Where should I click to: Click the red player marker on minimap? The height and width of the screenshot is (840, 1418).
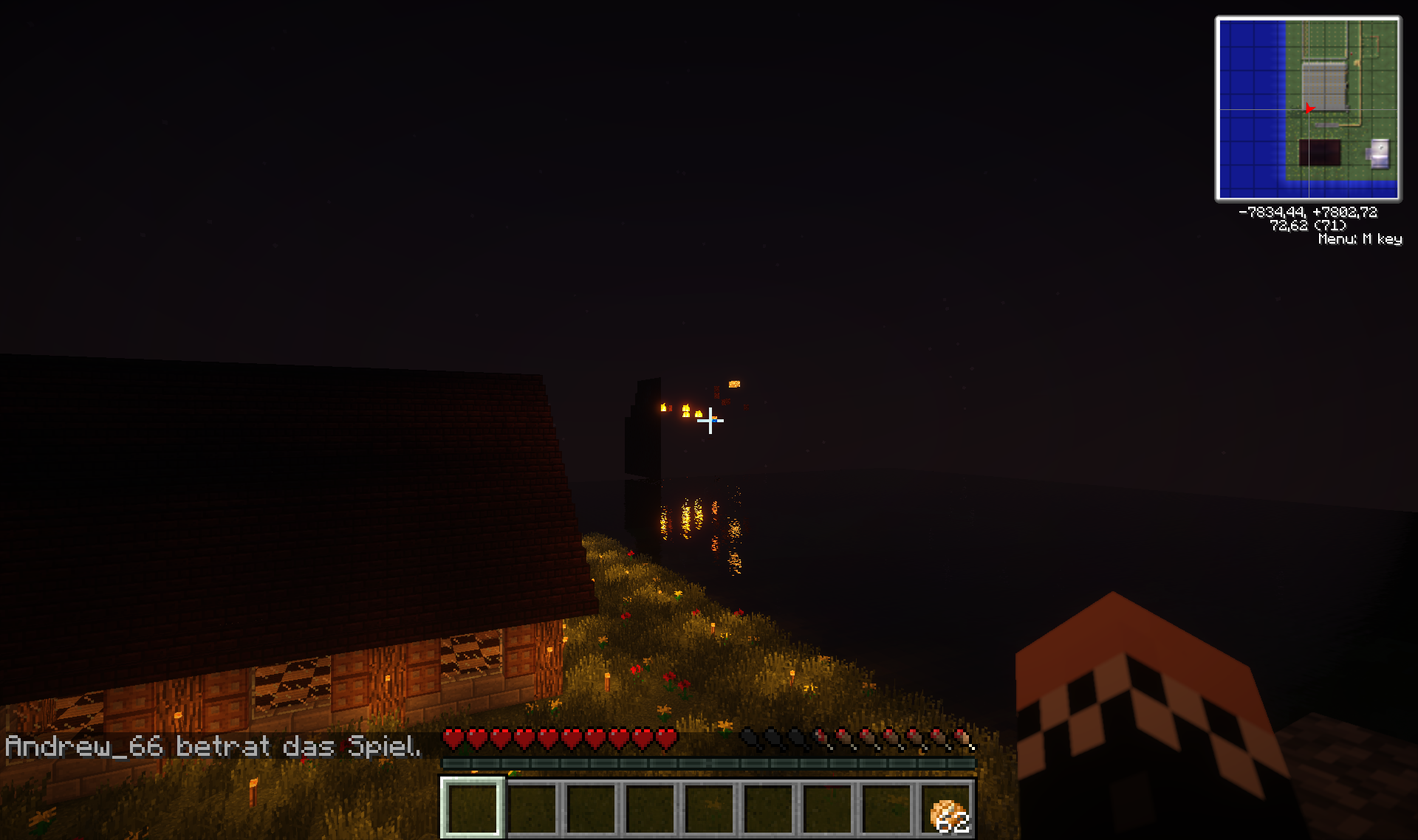[1309, 109]
